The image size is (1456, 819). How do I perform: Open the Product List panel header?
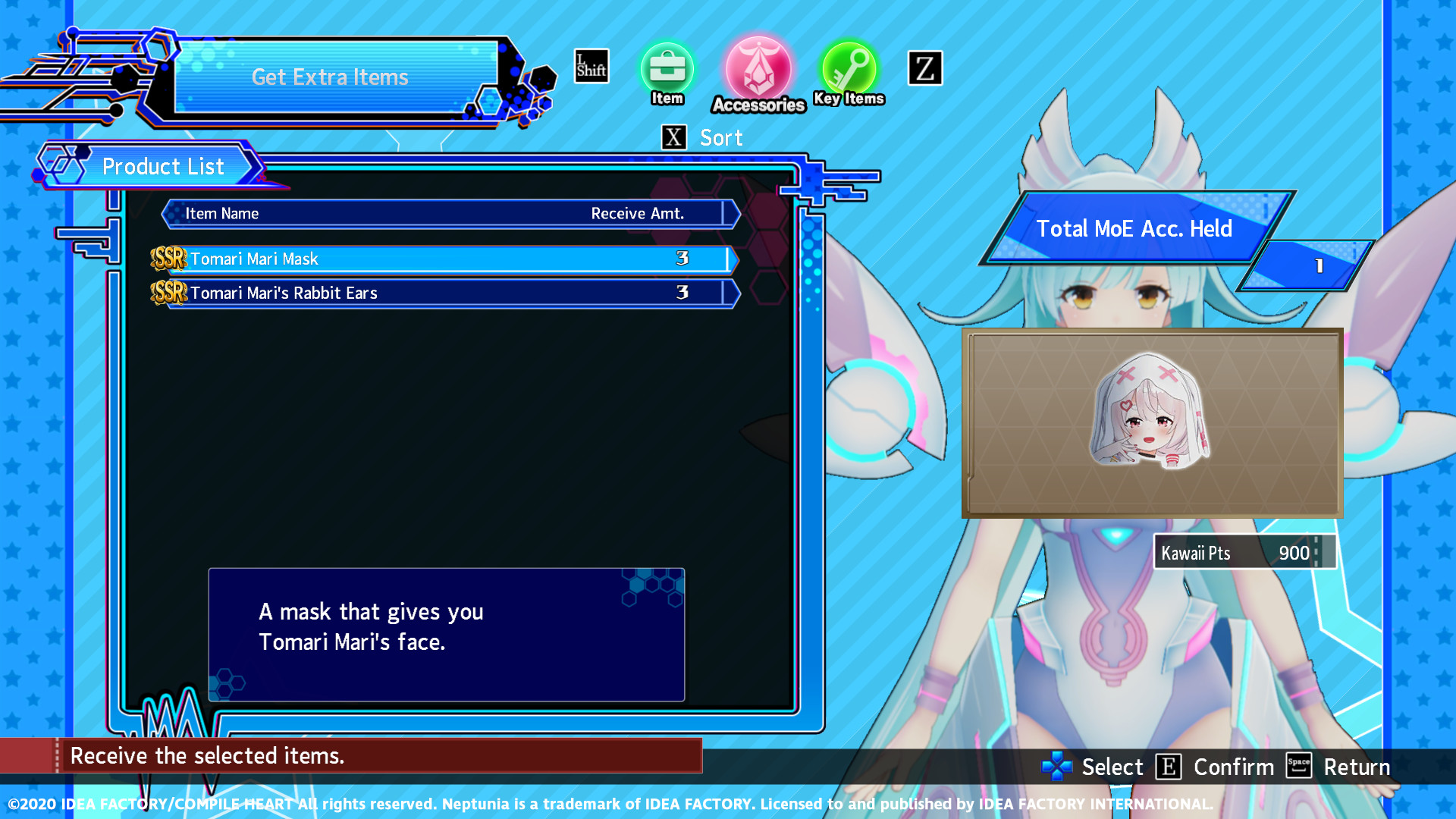click(164, 166)
